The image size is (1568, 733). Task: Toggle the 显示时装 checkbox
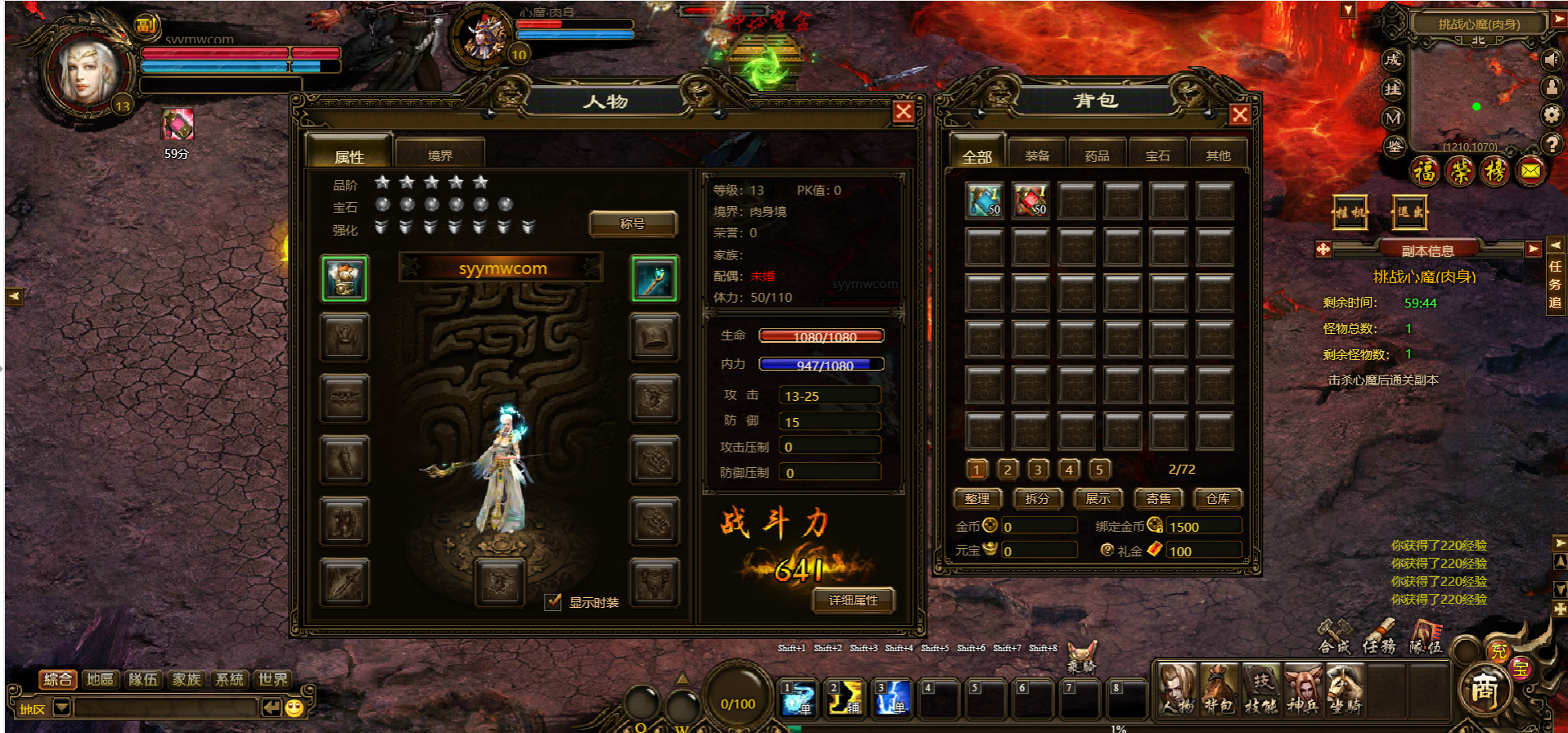tap(554, 602)
